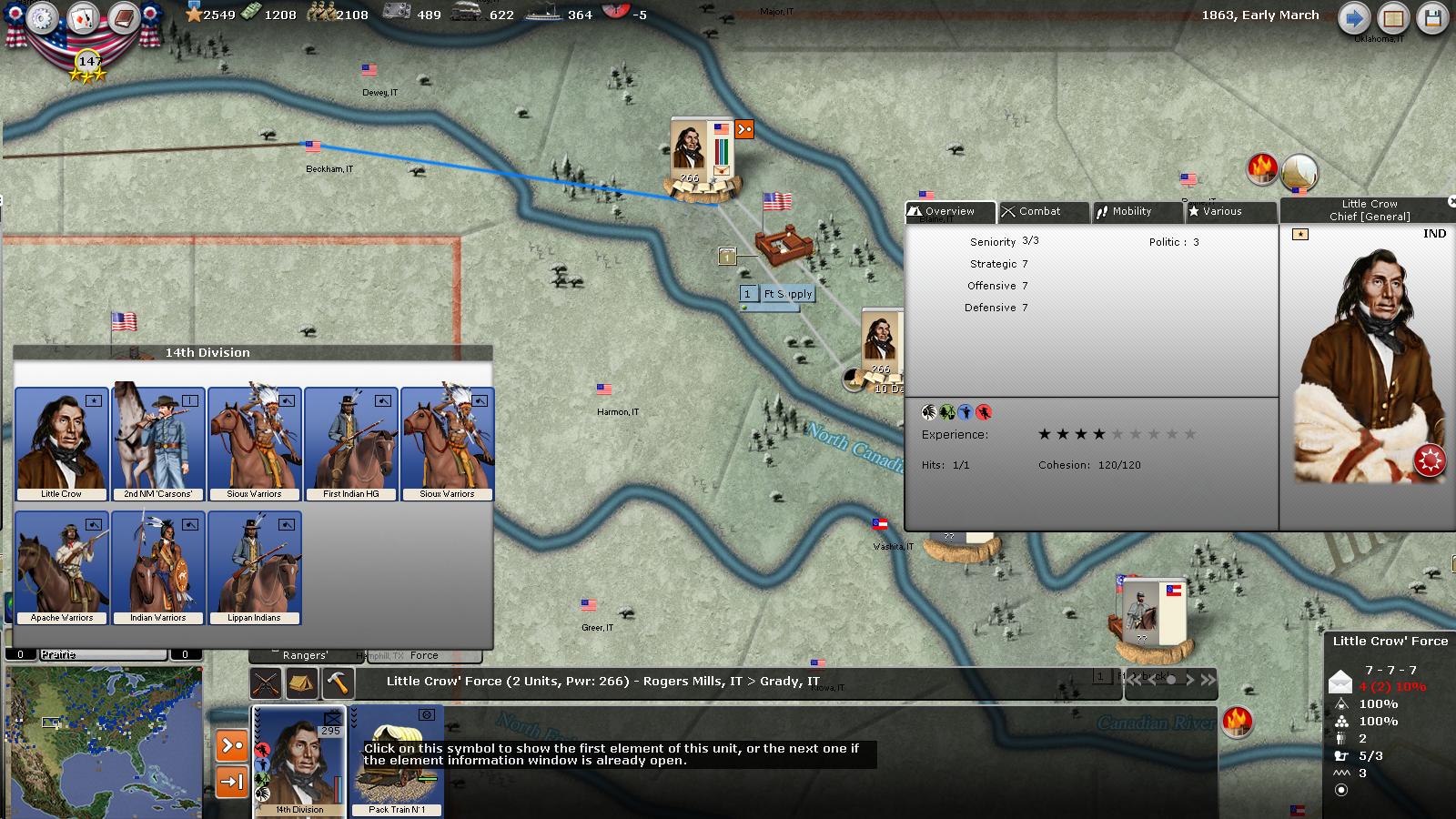Select the 2nd NM 'Carsons' element
The width and height of the screenshot is (1456, 819).
[x=157, y=444]
